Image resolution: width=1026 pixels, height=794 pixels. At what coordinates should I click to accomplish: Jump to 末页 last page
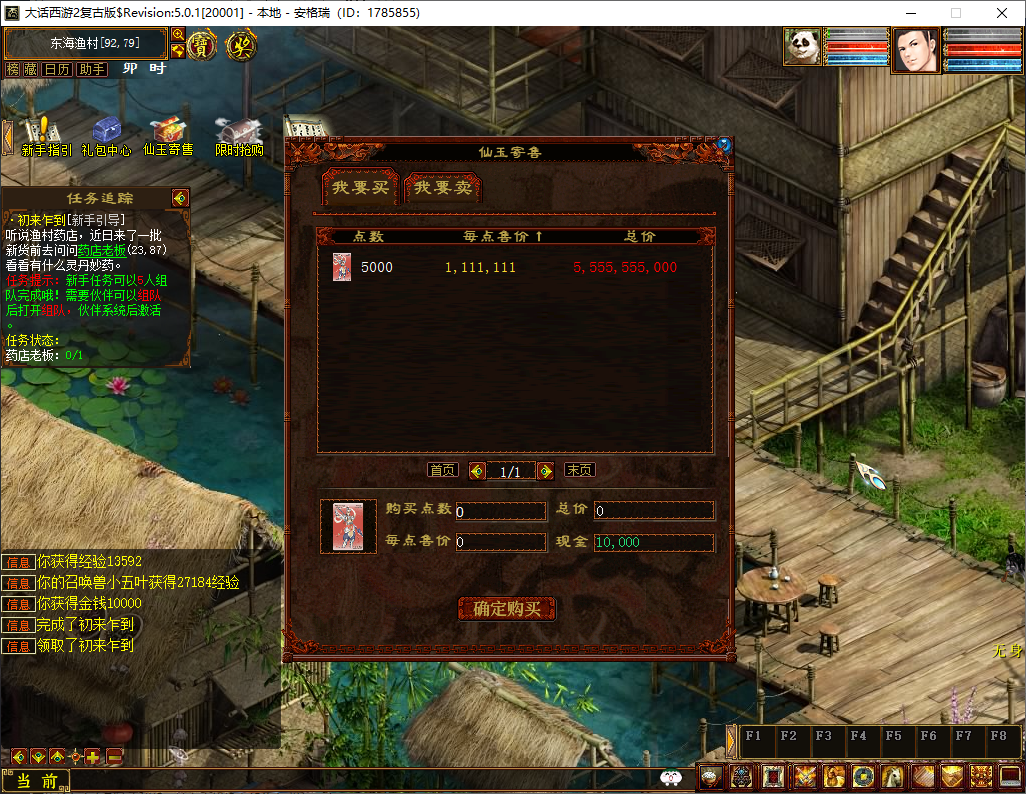point(579,470)
